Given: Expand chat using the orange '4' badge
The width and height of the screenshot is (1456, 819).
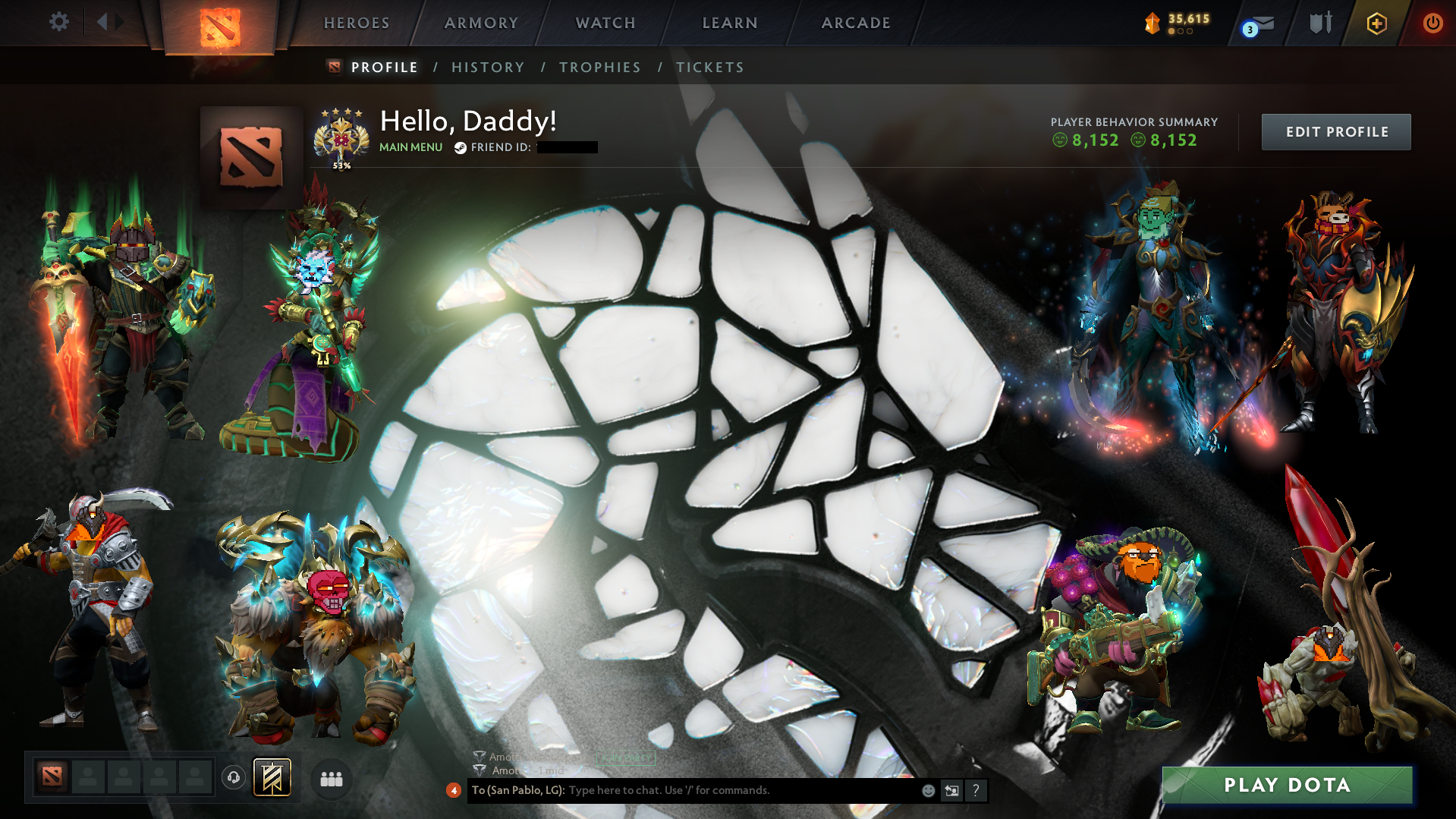Looking at the screenshot, I should click(454, 790).
